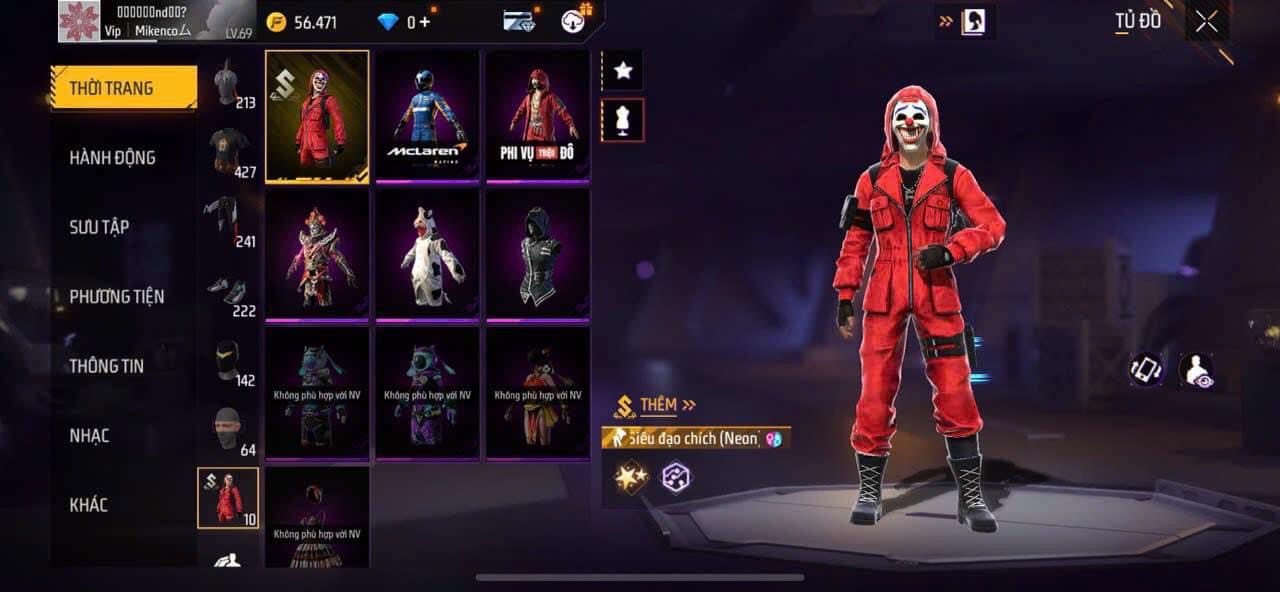
Task: Pick the black hooded outfit
Action: tap(538, 254)
